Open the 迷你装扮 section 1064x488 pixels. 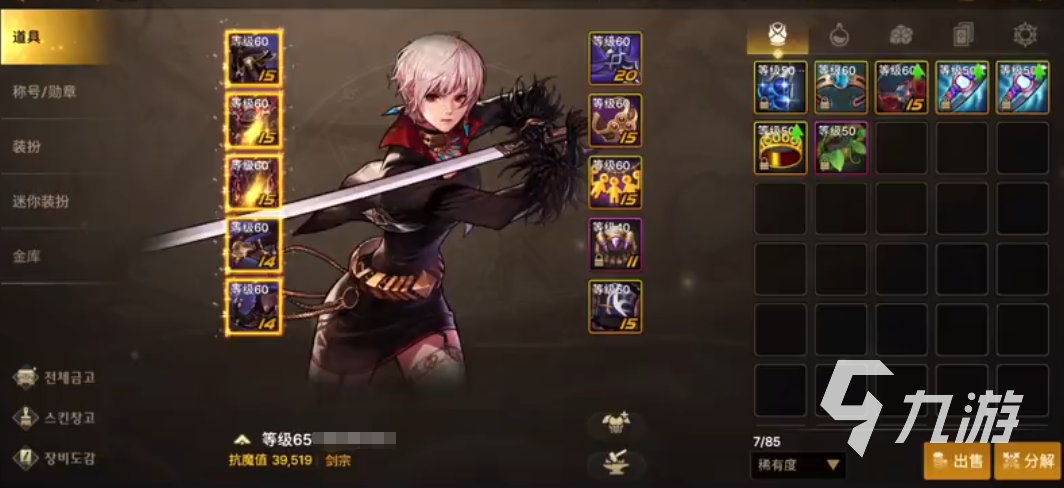pos(42,201)
